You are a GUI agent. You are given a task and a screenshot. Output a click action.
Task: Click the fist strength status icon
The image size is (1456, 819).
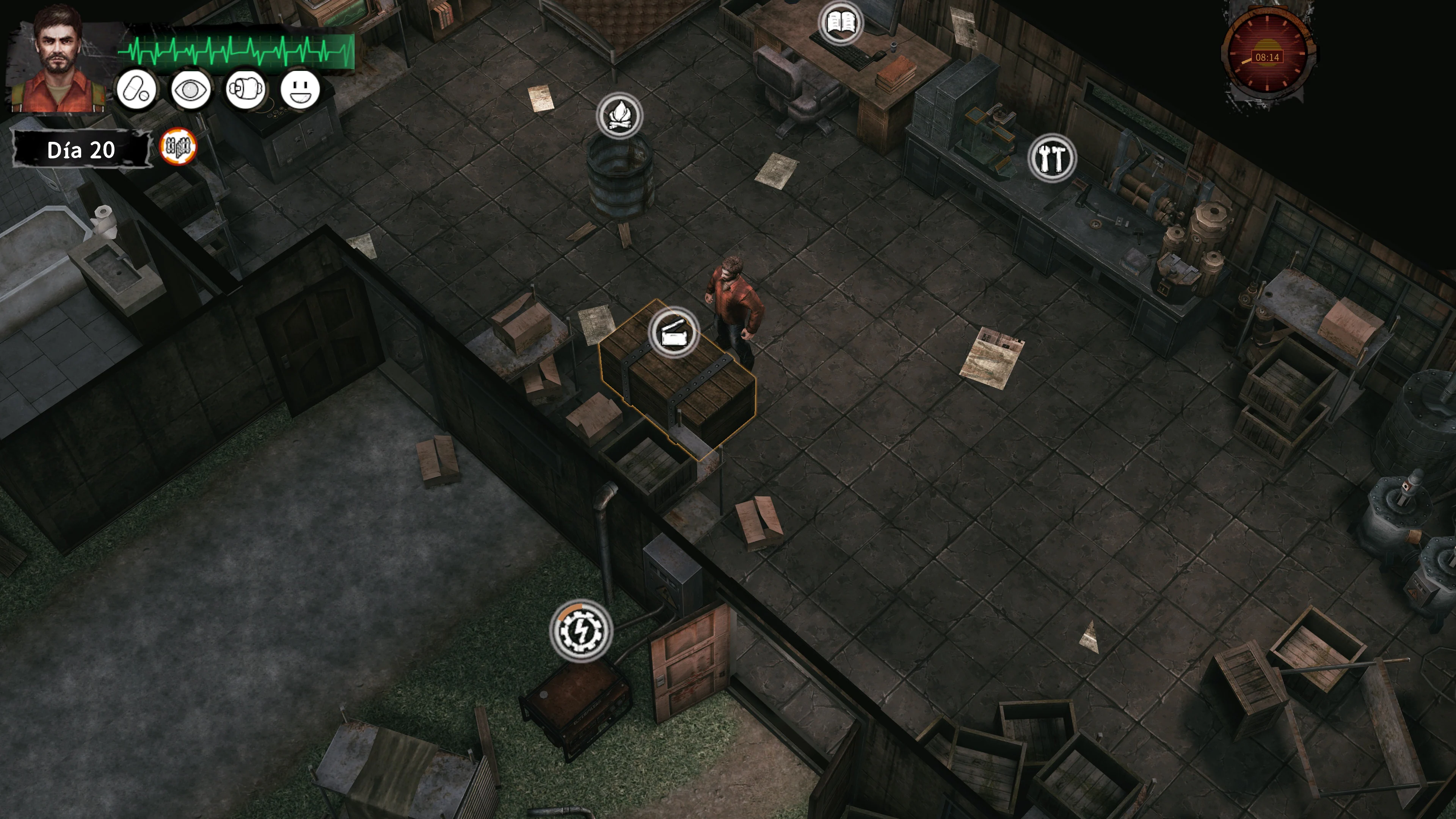(245, 90)
